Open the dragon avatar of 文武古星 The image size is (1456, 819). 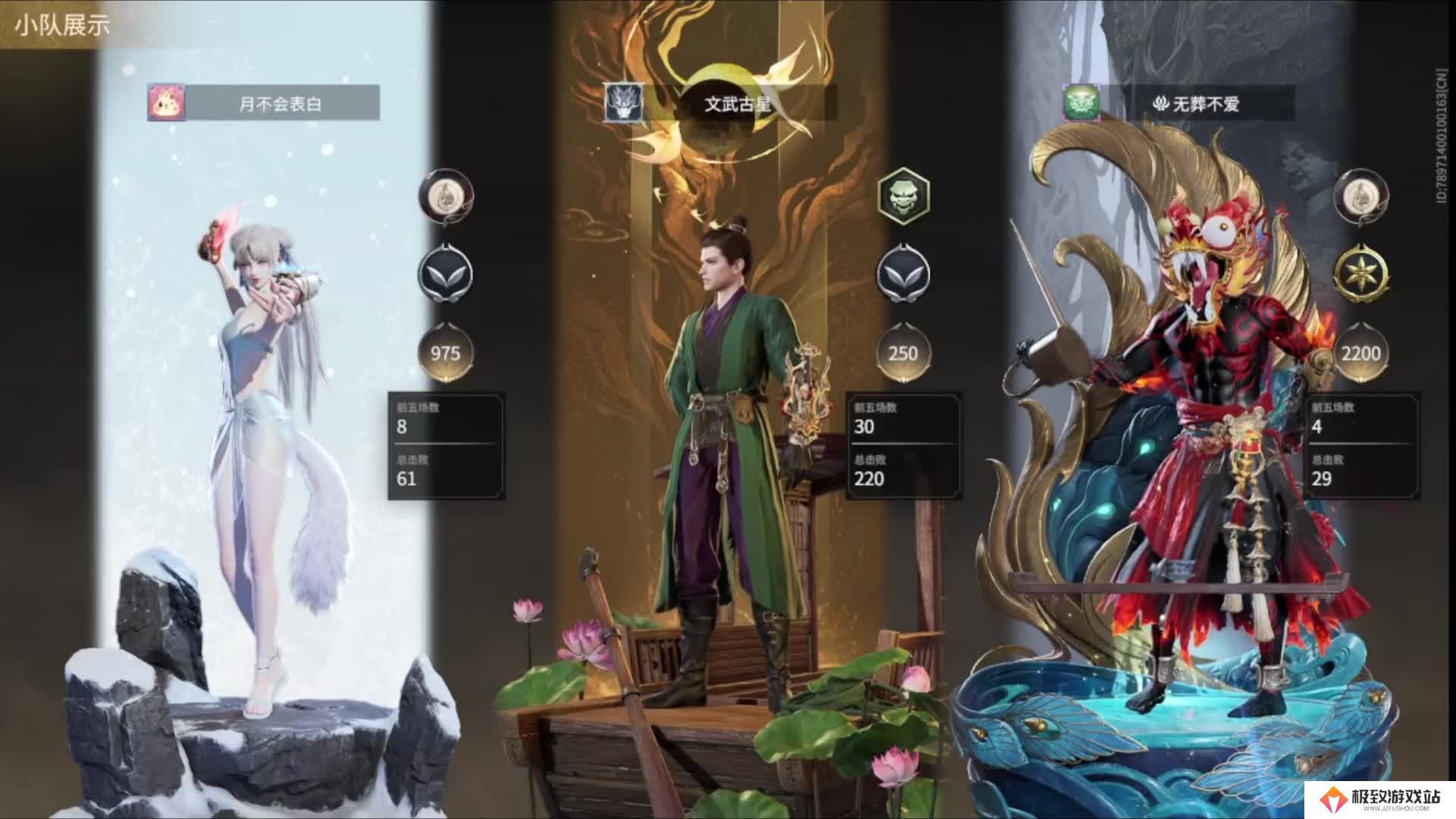(623, 103)
